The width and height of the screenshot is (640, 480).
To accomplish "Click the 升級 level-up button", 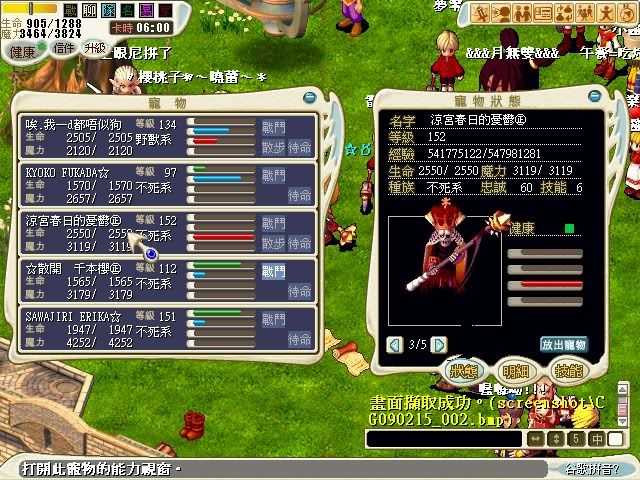I will coord(95,47).
